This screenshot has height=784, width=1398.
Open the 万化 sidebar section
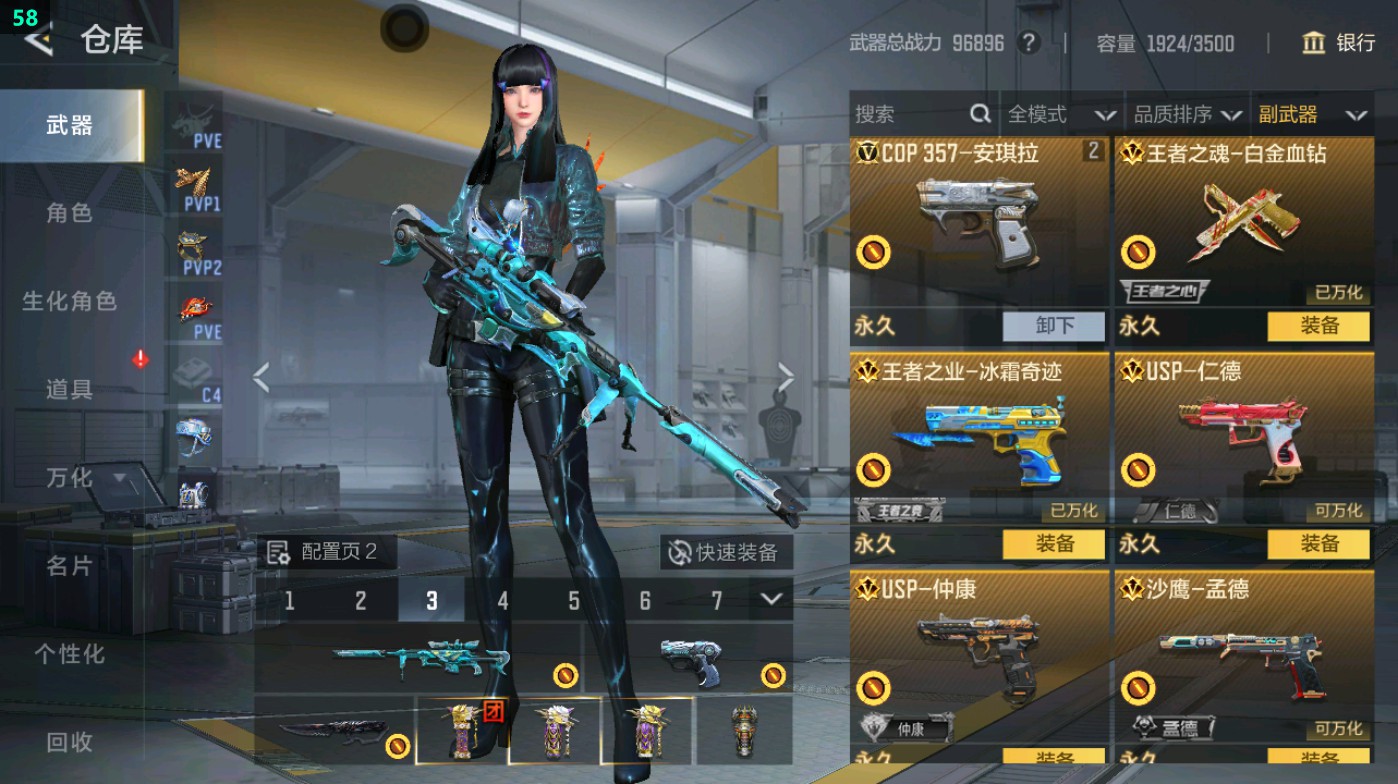point(70,478)
